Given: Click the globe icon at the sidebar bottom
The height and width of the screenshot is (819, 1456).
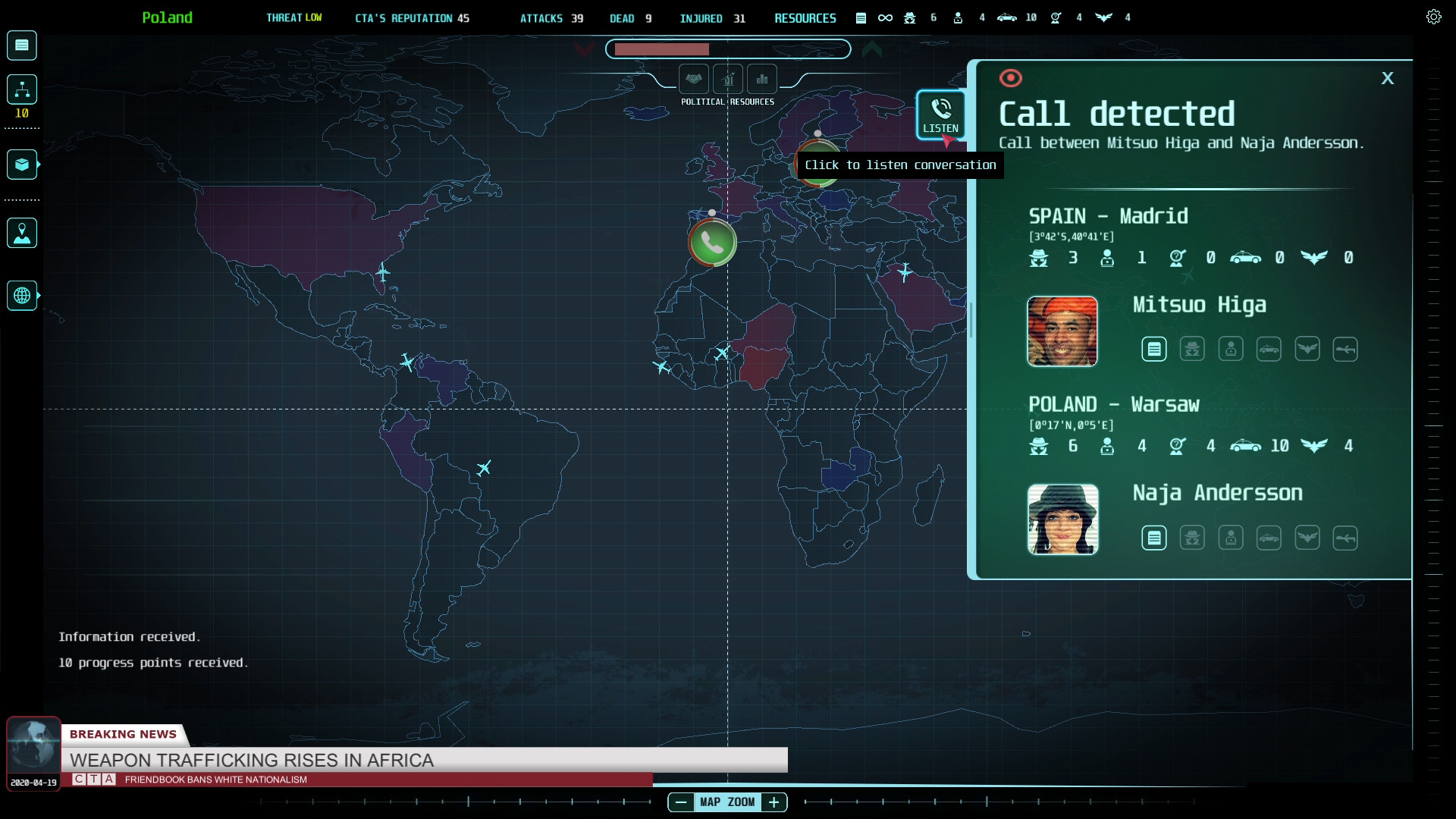Looking at the screenshot, I should (21, 295).
